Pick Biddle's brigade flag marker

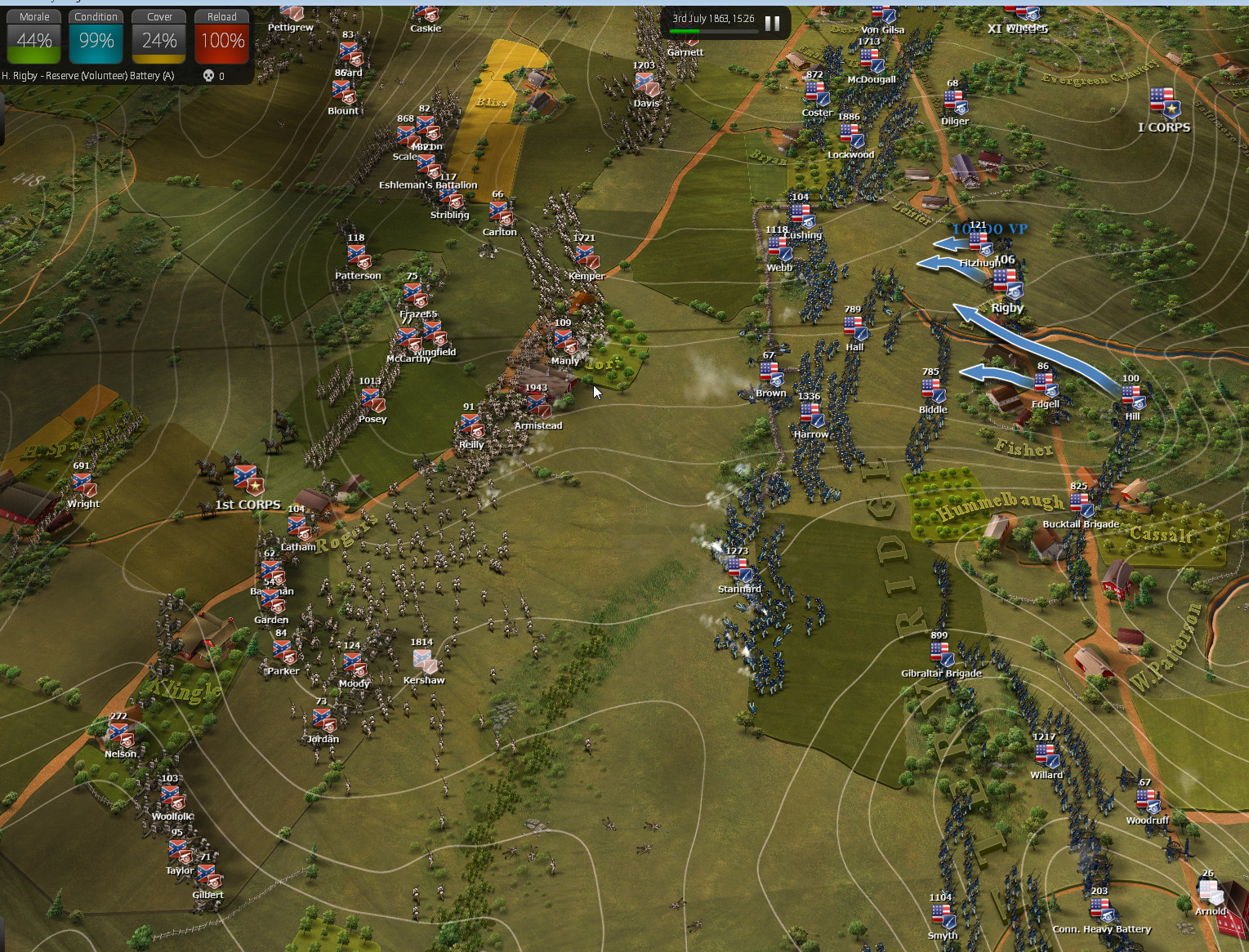pyautogui.click(x=933, y=391)
